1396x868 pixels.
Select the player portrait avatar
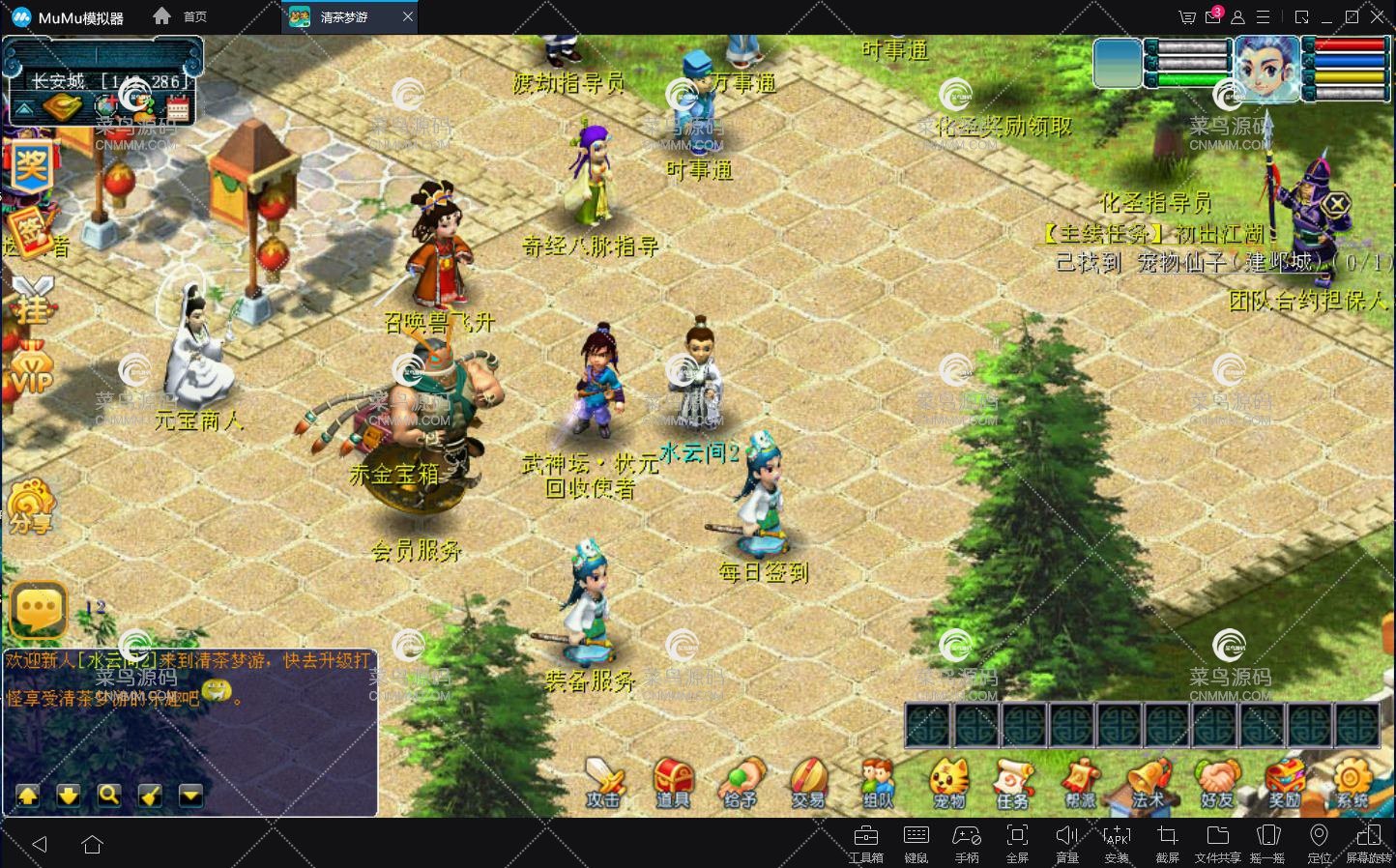(x=1267, y=68)
